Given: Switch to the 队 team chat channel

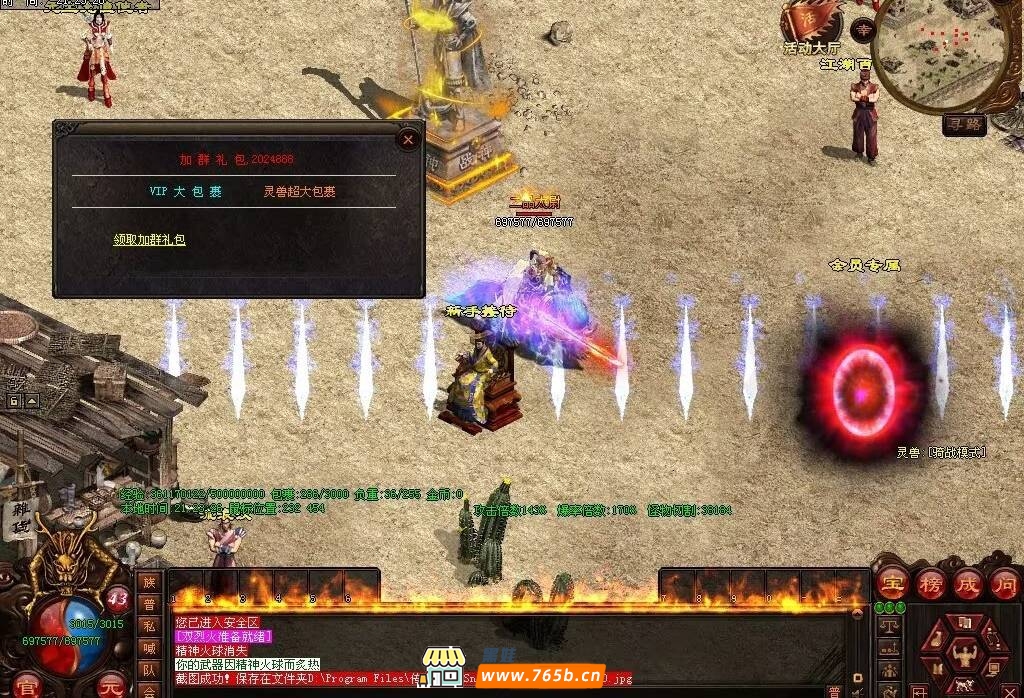Looking at the screenshot, I should click(149, 670).
